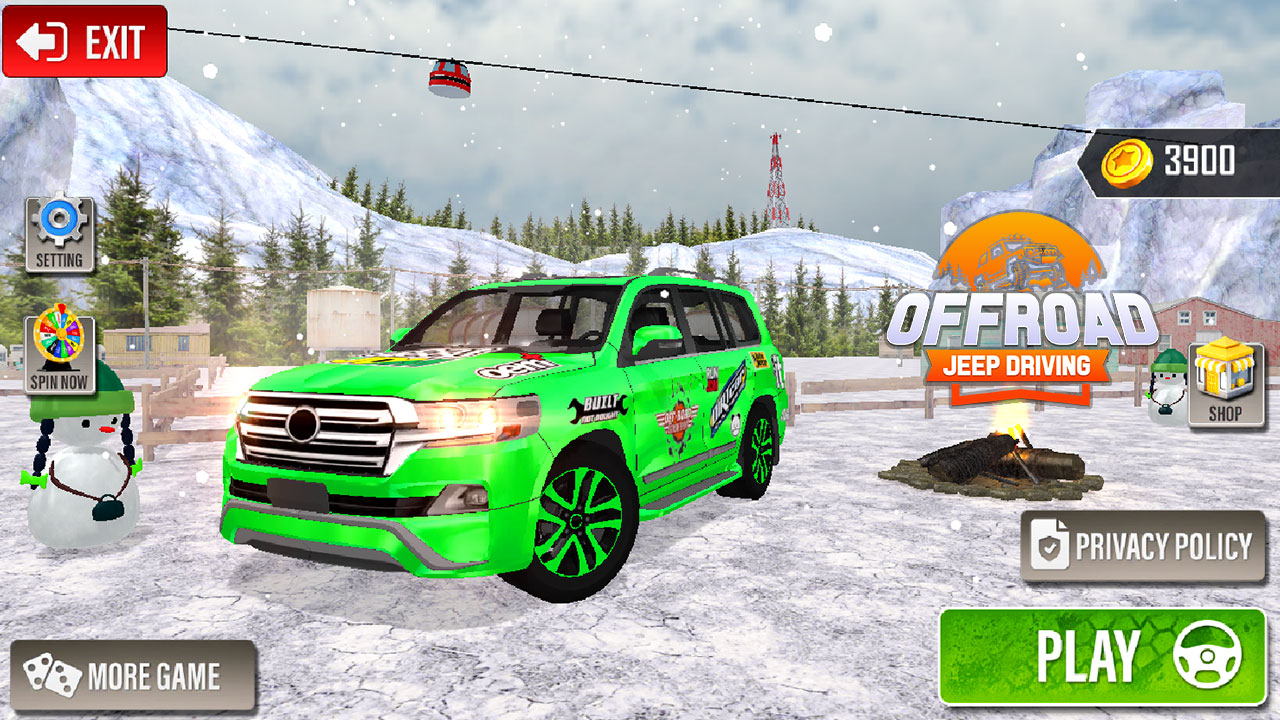Screen dimensions: 1280x720
Task: Click the red EXIT button
Action: point(85,42)
